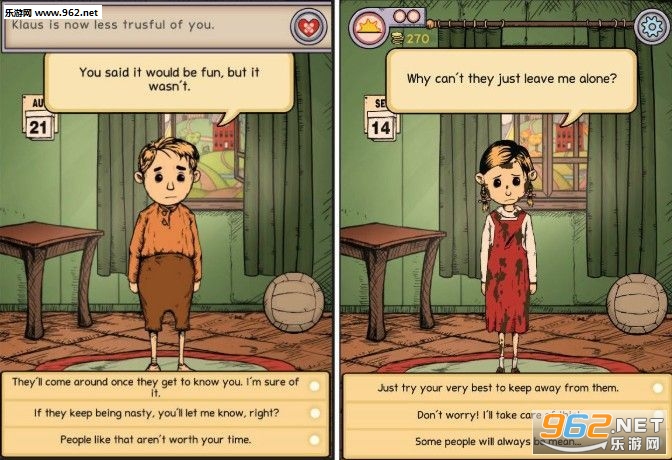Image resolution: width=672 pixels, height=460 pixels.
Task: Choose "Just try your very best to keep away"
Action: (x=498, y=387)
